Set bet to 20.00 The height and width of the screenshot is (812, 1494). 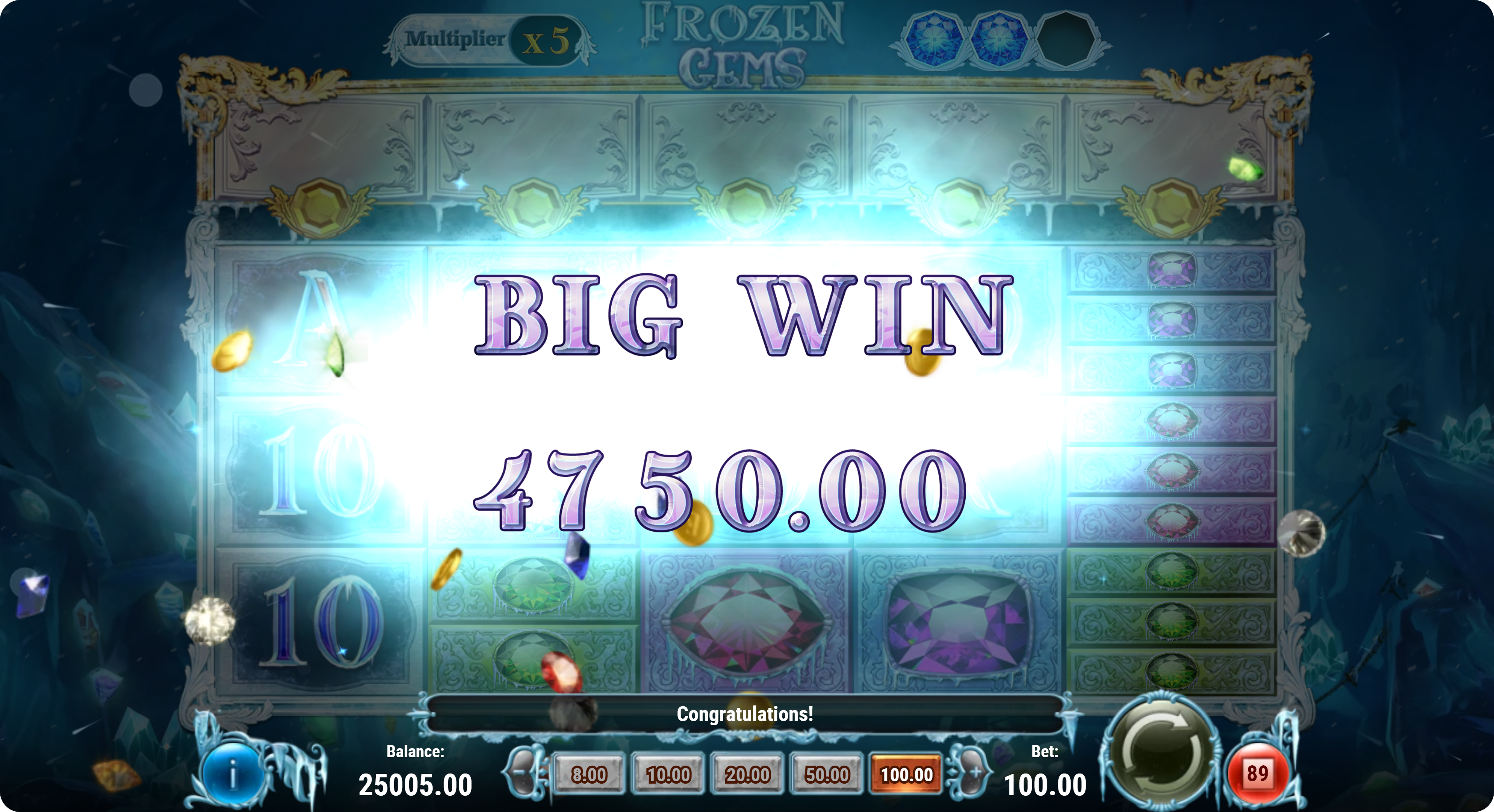(747, 774)
